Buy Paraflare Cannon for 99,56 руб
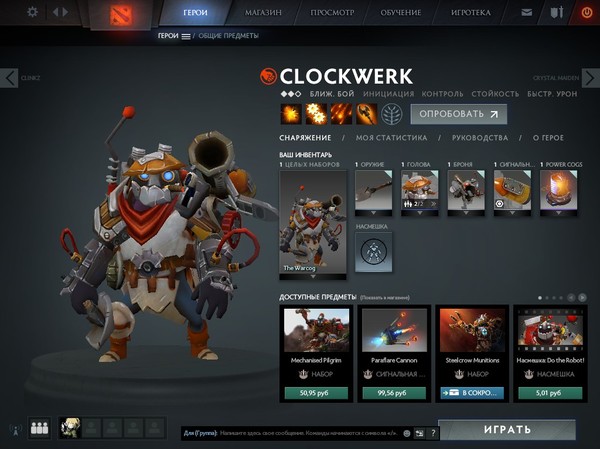 pyautogui.click(x=394, y=393)
